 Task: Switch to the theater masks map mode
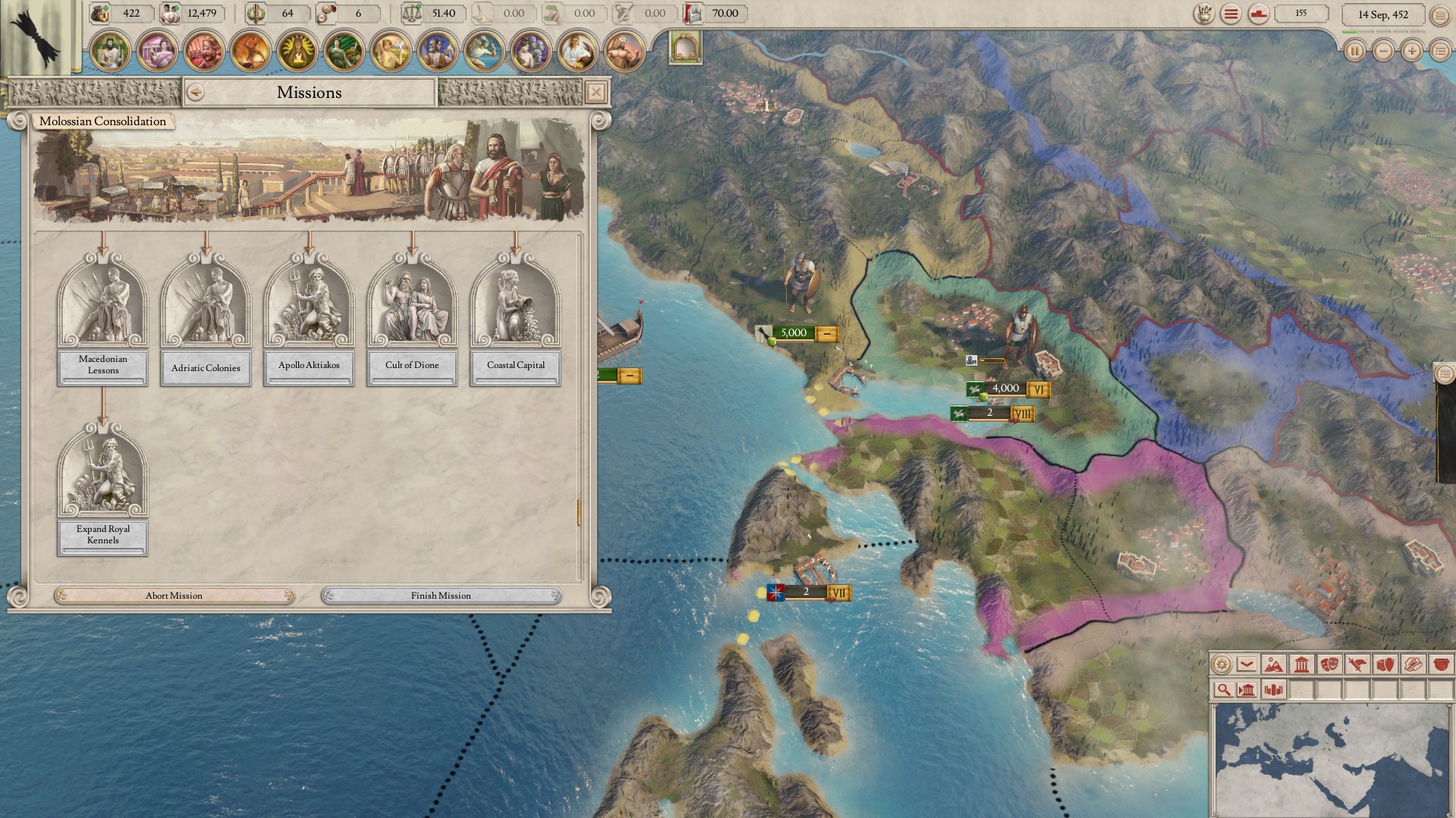click(x=1329, y=665)
